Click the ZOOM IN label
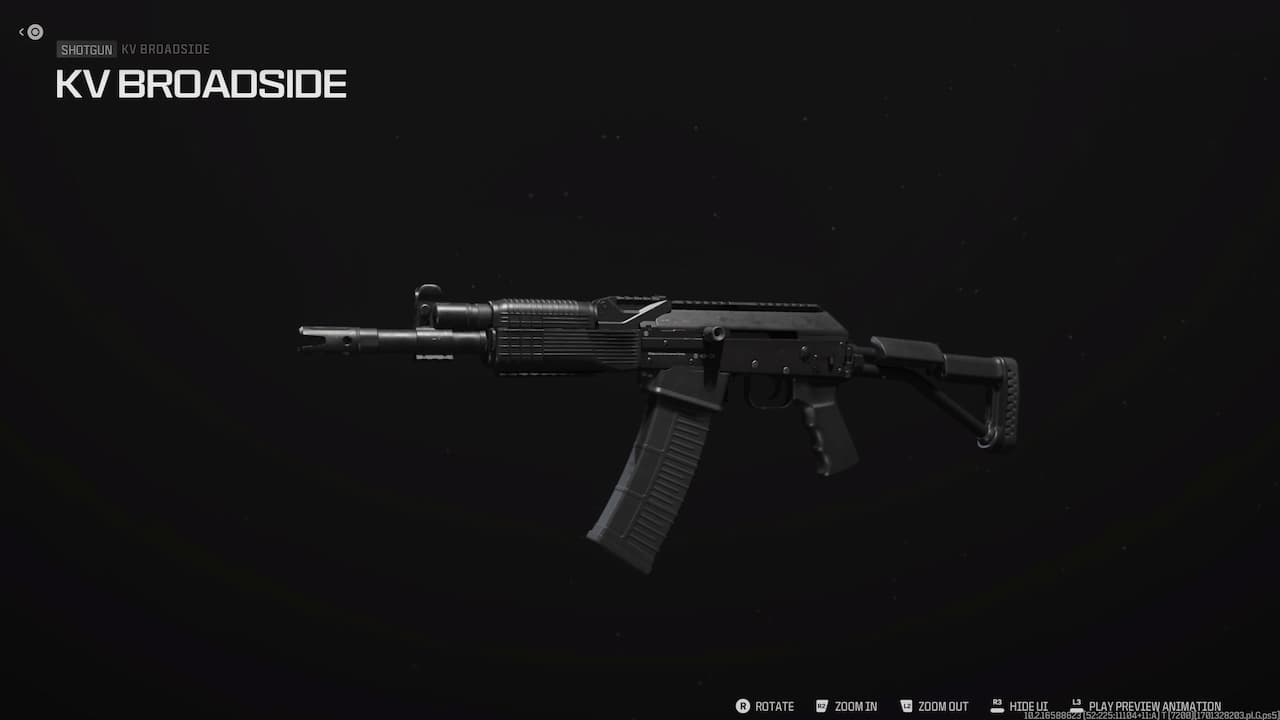The height and width of the screenshot is (720, 1280). coord(855,706)
